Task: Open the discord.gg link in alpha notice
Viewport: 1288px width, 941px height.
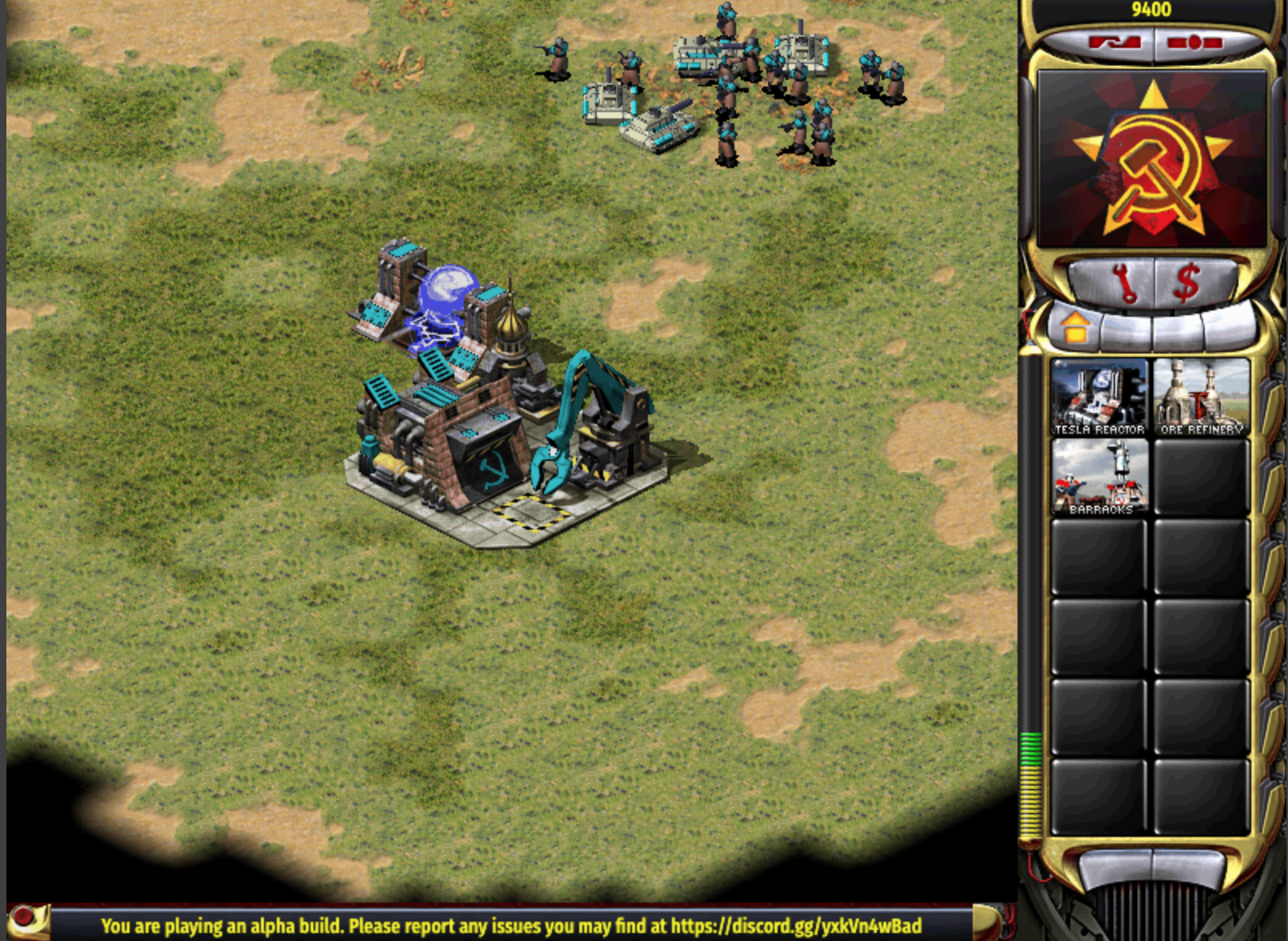Action: pyautogui.click(x=795, y=927)
